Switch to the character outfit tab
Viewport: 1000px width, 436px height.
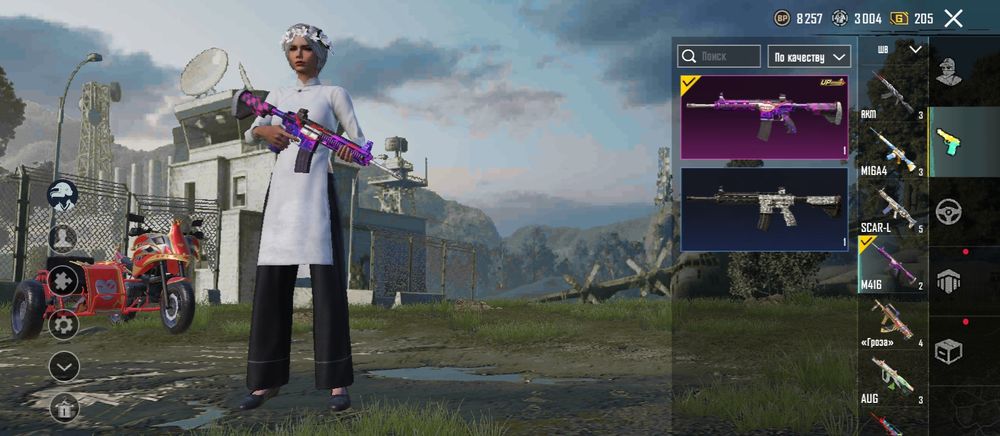pyautogui.click(x=949, y=71)
